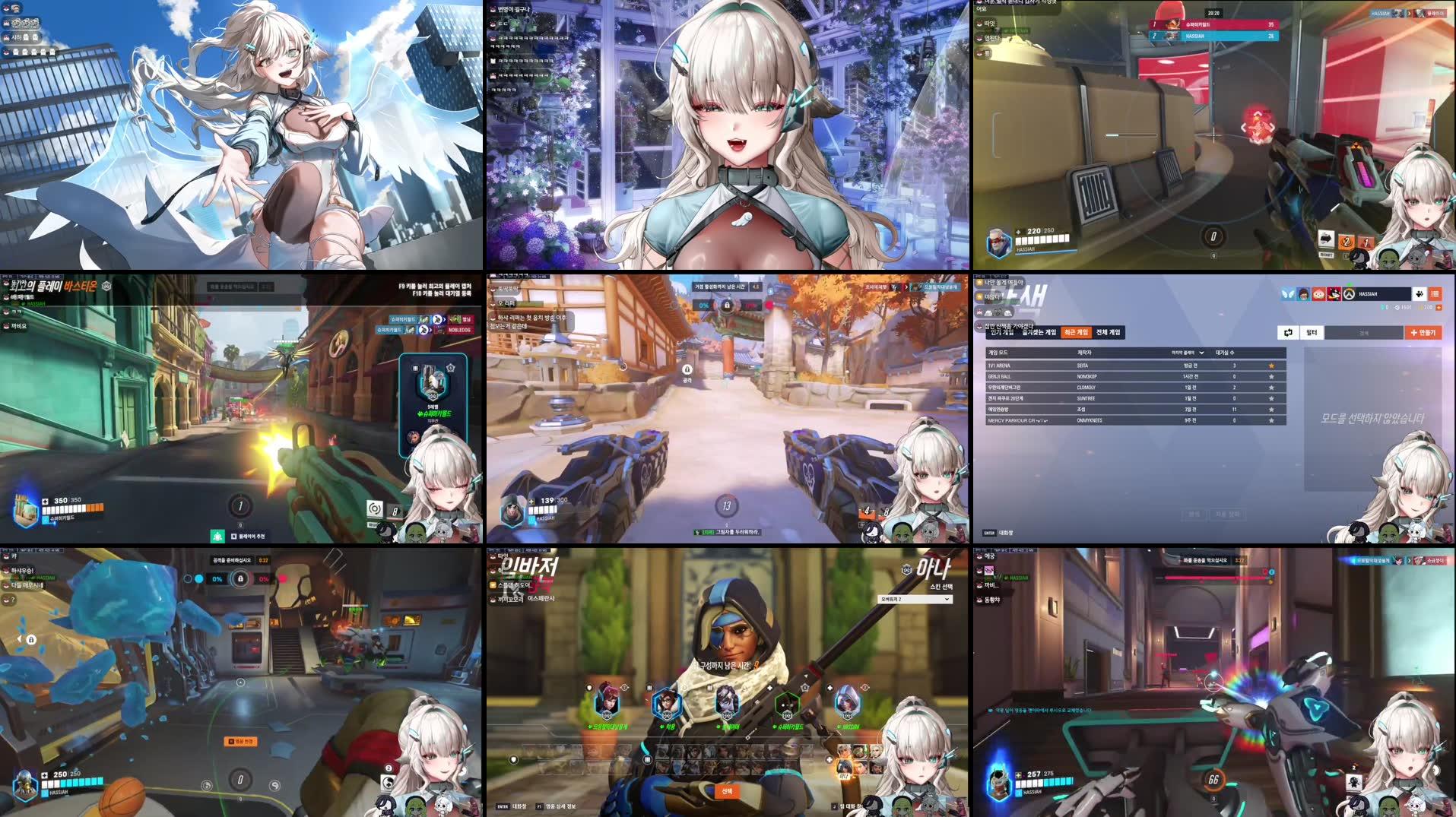
Task: Switch to the 인기 게임 tab
Action: point(1004,332)
